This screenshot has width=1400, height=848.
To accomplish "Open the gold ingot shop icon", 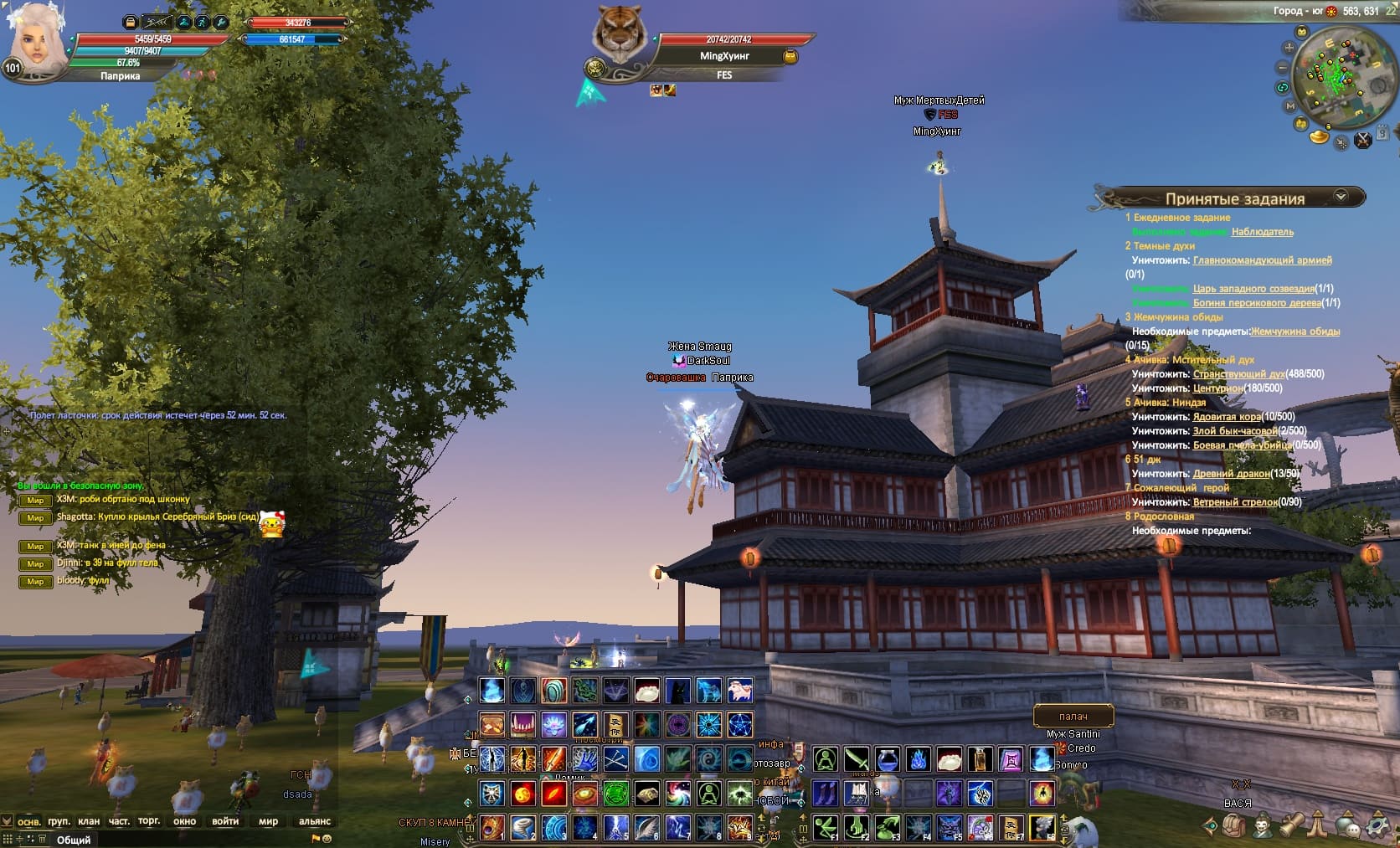I will pyautogui.click(x=1320, y=135).
